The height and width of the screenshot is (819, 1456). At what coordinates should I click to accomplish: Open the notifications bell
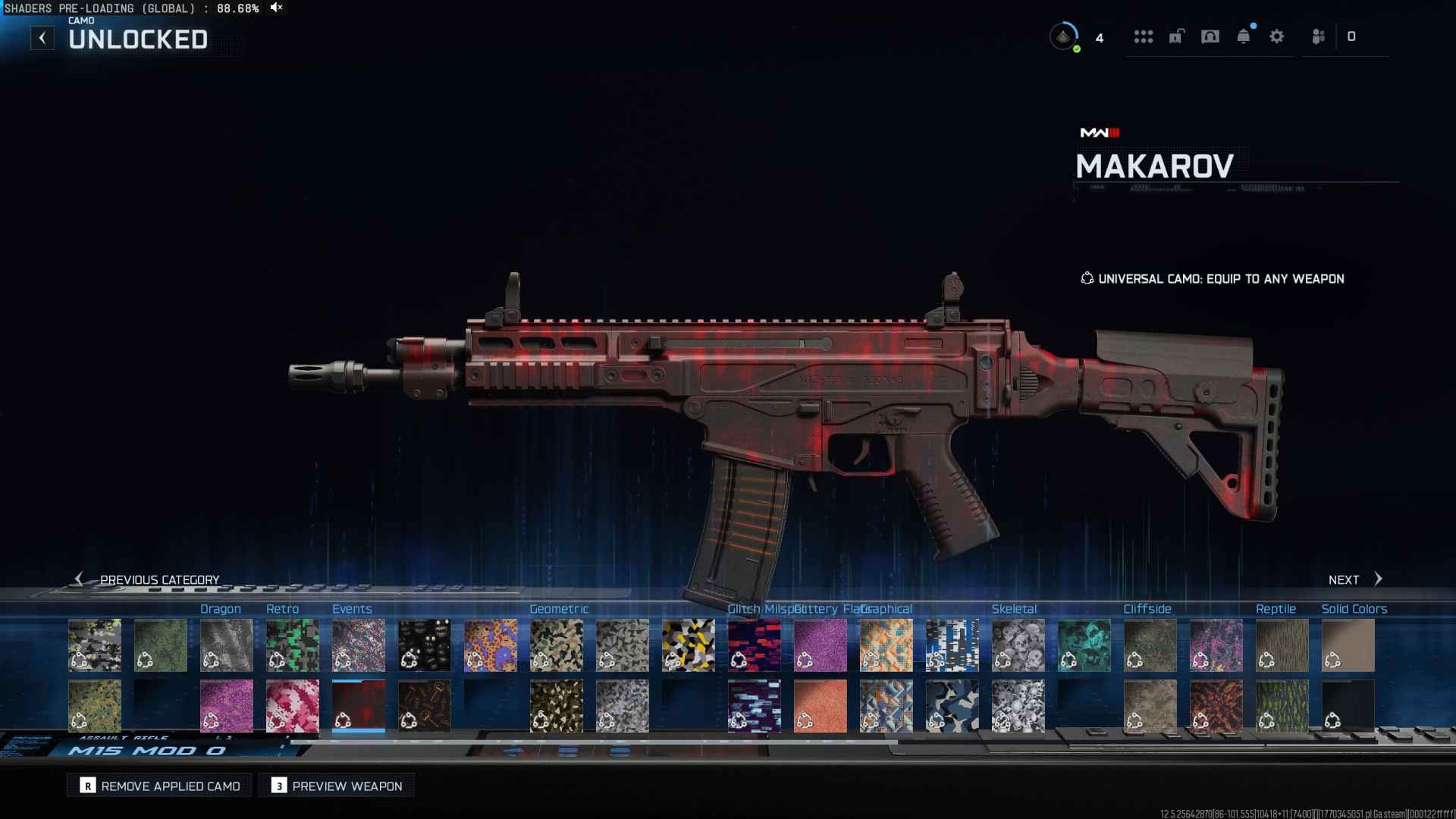click(1244, 36)
